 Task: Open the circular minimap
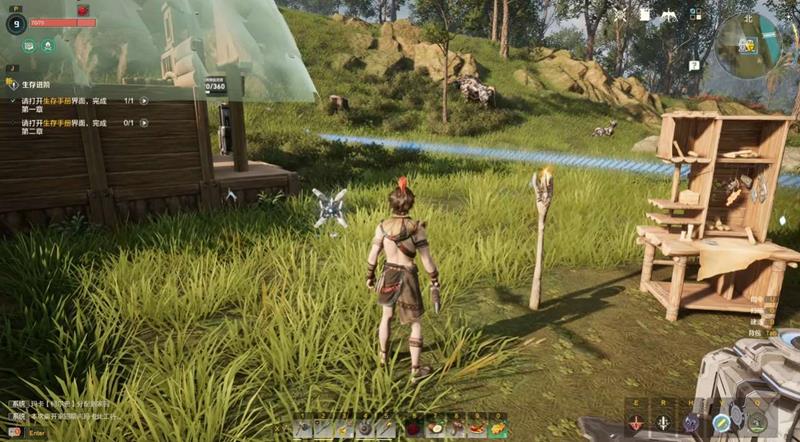pyautogui.click(x=746, y=43)
